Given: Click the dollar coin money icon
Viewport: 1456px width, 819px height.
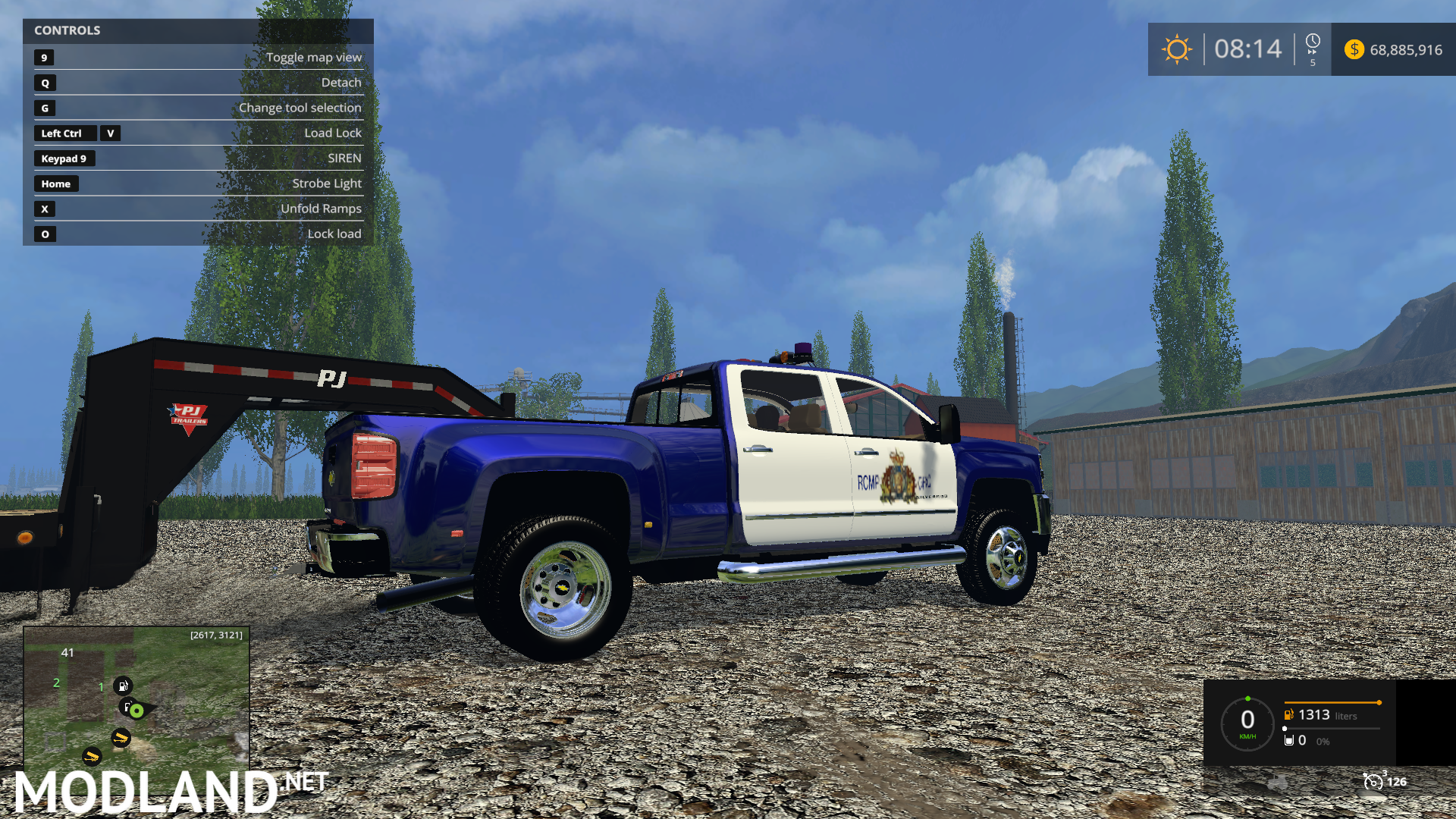Looking at the screenshot, I should tap(1354, 49).
